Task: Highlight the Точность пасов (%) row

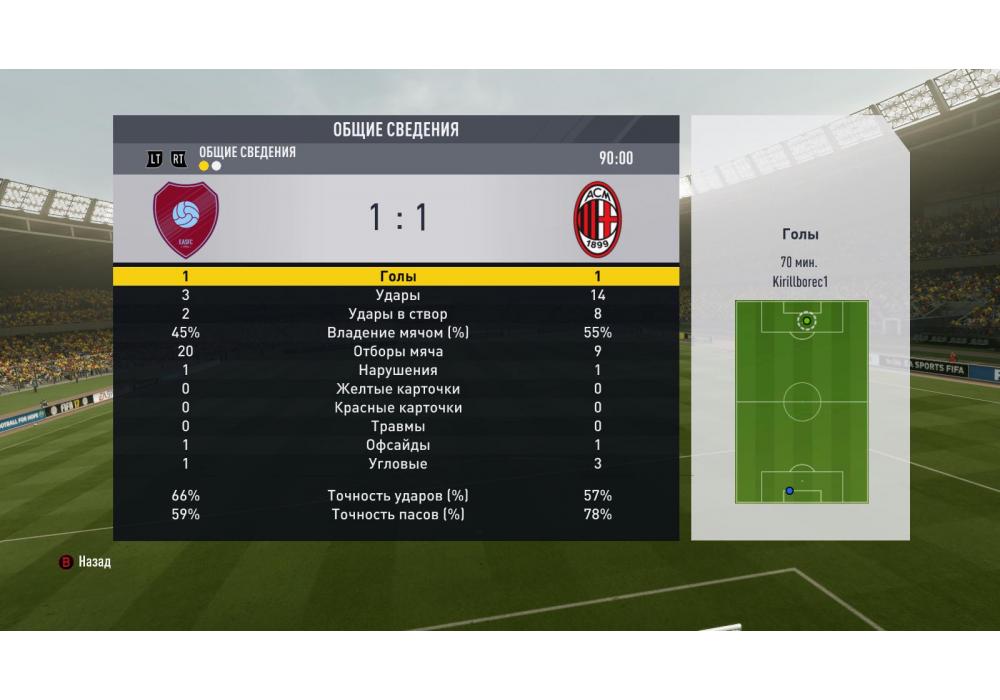Action: [397, 515]
